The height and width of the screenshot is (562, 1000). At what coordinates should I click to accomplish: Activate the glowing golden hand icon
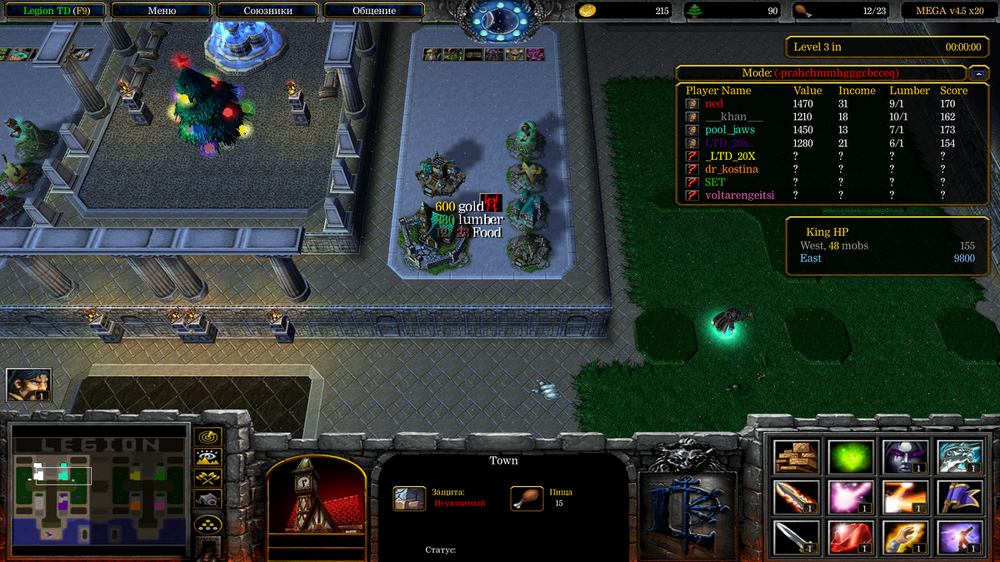click(x=905, y=538)
